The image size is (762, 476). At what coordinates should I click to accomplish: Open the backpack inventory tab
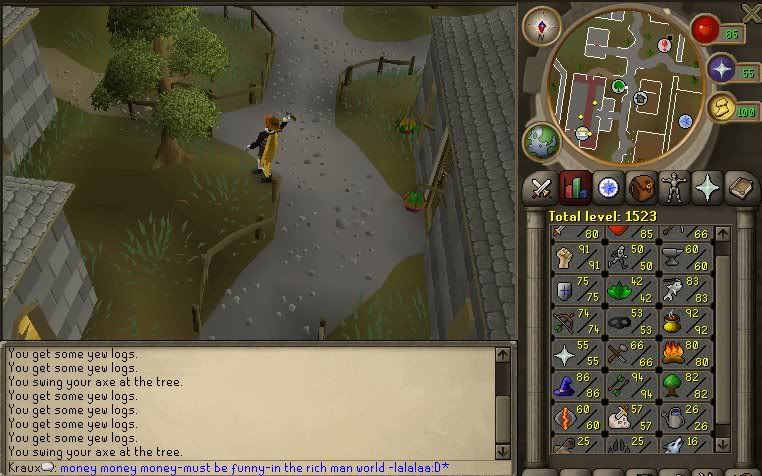pyautogui.click(x=641, y=187)
